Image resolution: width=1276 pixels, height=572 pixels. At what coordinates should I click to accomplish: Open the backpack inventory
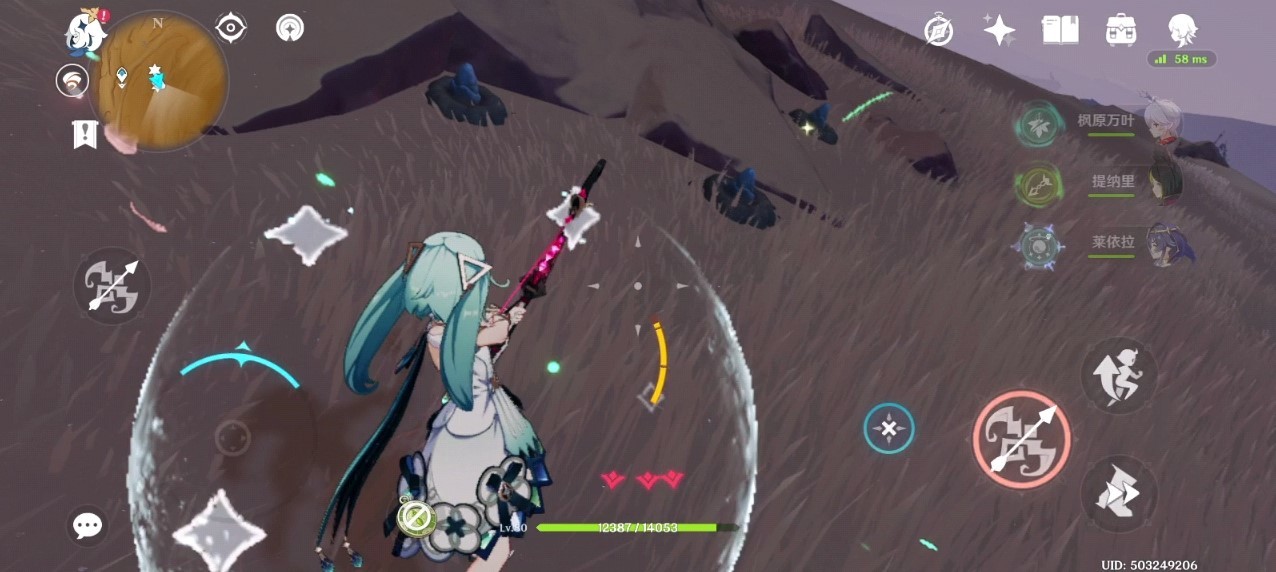(1121, 30)
